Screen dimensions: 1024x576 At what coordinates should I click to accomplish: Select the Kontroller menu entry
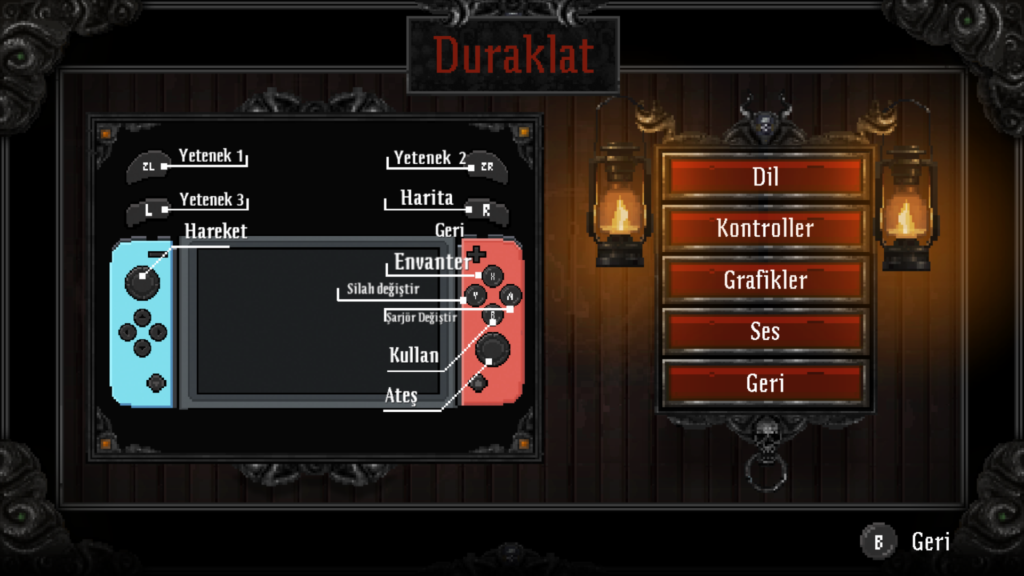765,228
